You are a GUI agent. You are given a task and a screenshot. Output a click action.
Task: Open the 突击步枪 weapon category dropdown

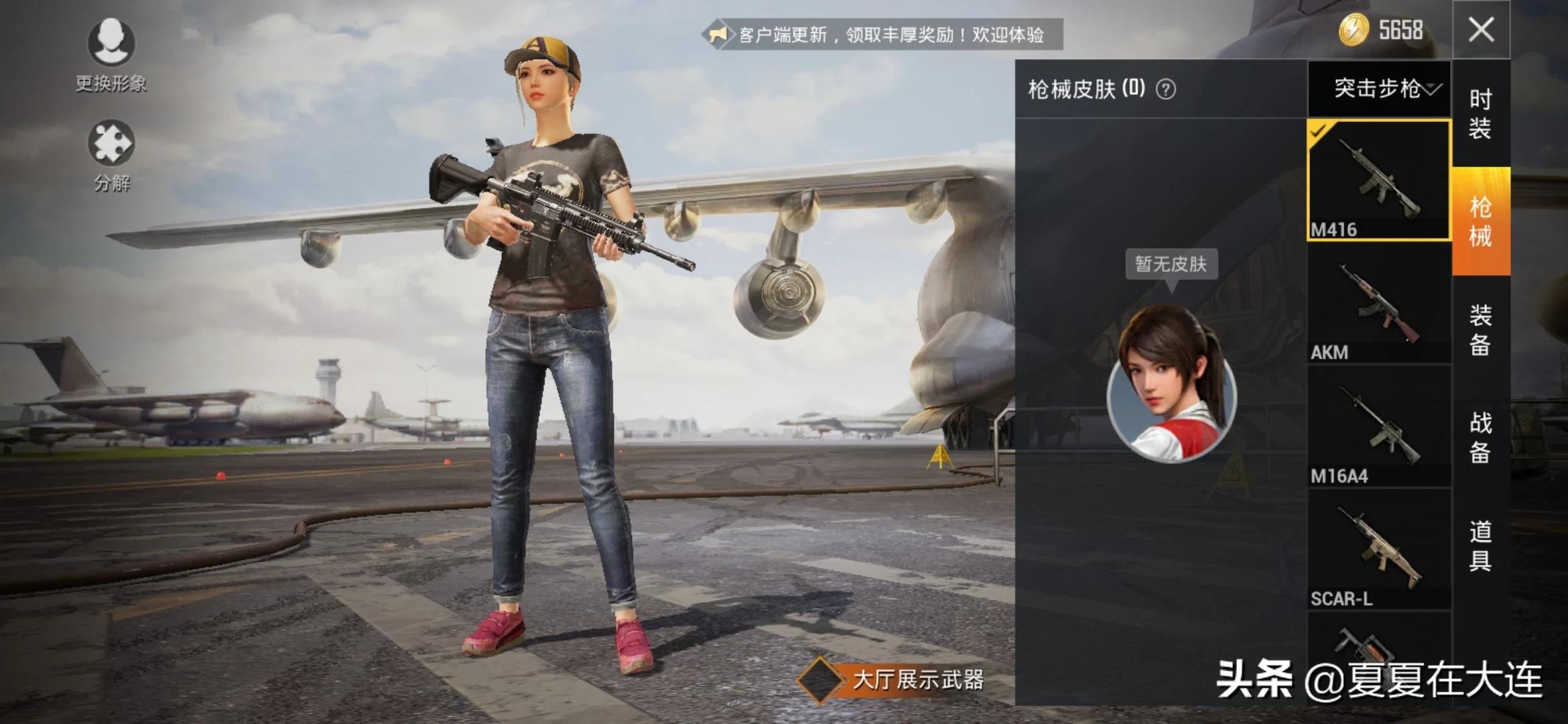pos(1380,88)
